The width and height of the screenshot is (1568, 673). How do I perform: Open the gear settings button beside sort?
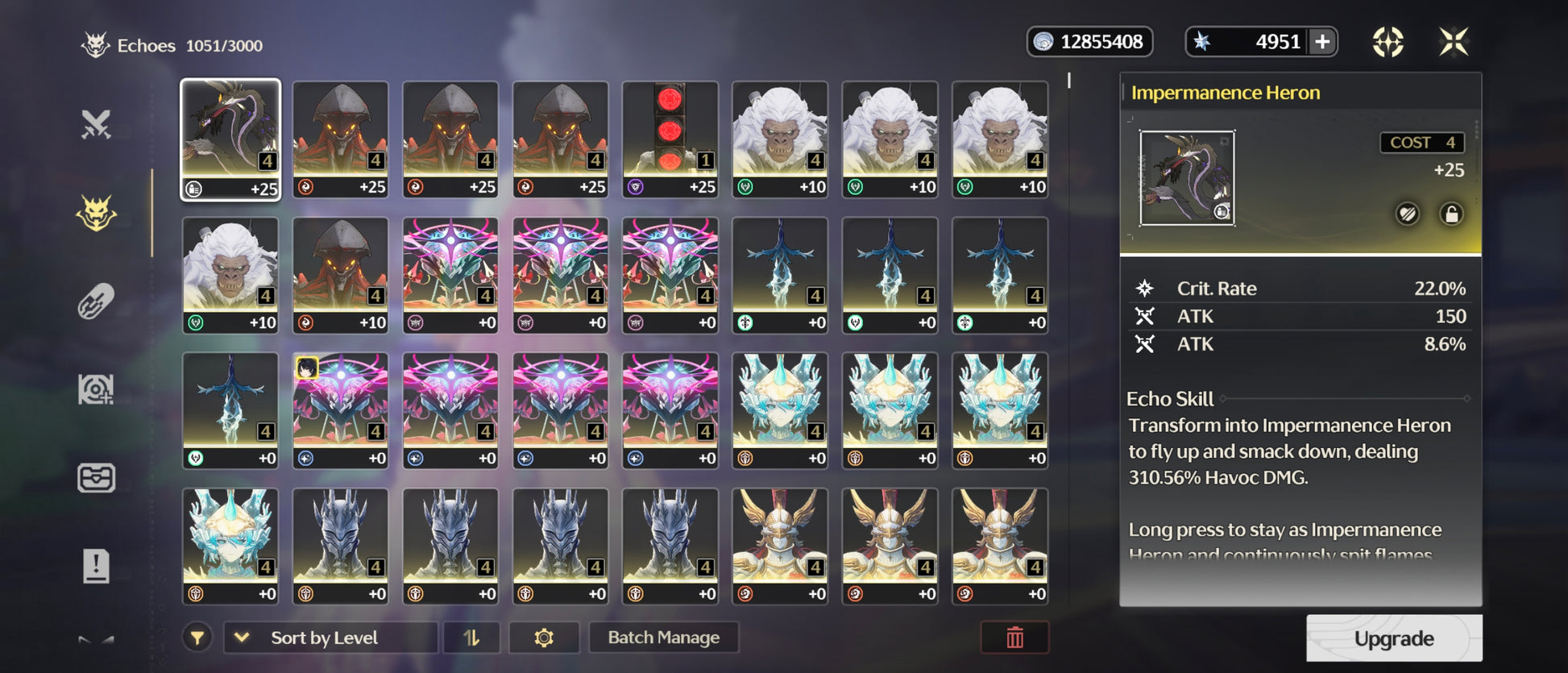(x=544, y=638)
